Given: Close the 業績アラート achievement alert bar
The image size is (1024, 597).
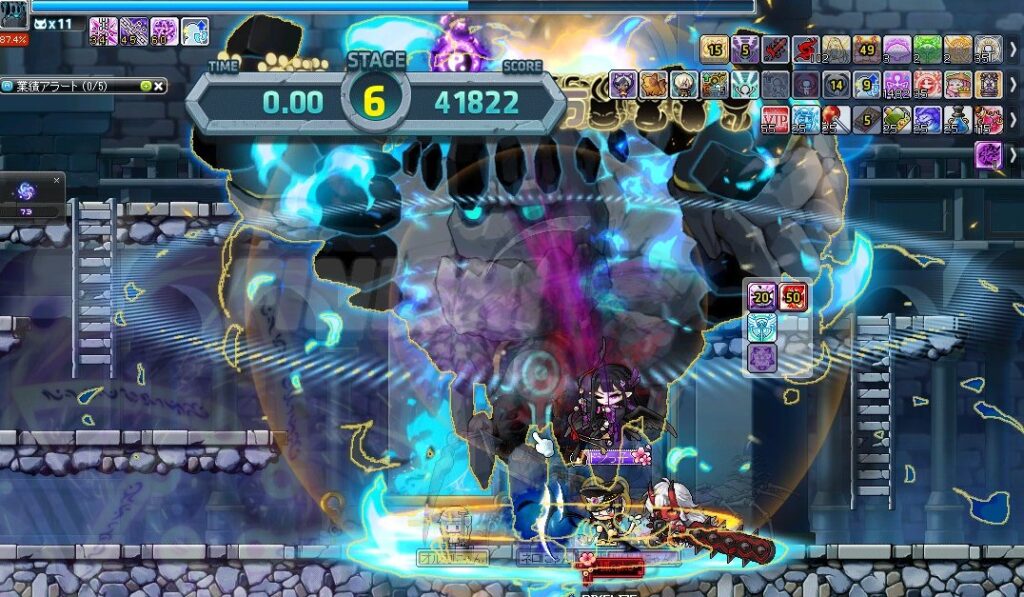Looking at the screenshot, I should (159, 87).
